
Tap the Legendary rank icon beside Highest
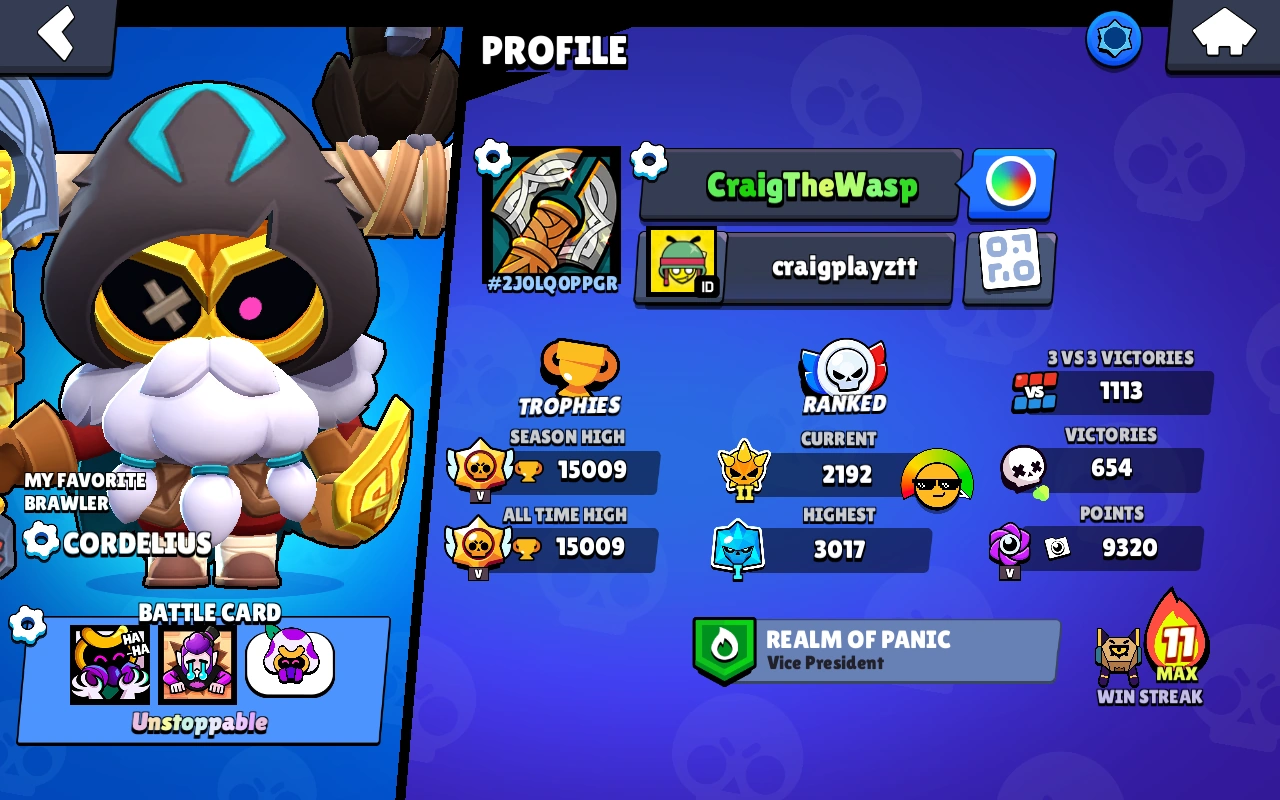pyautogui.click(x=740, y=549)
